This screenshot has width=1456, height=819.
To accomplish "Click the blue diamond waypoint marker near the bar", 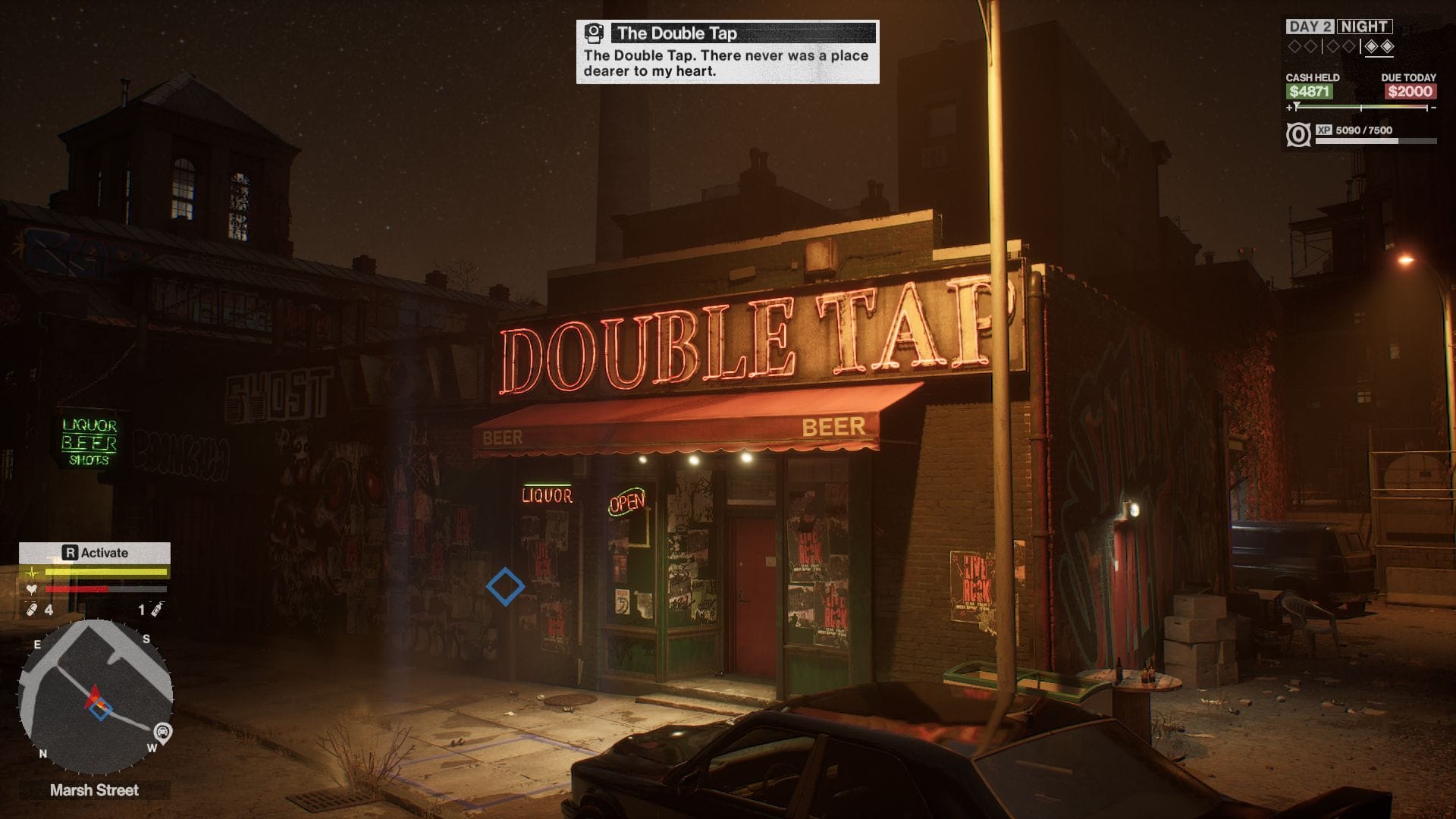I will [x=507, y=586].
